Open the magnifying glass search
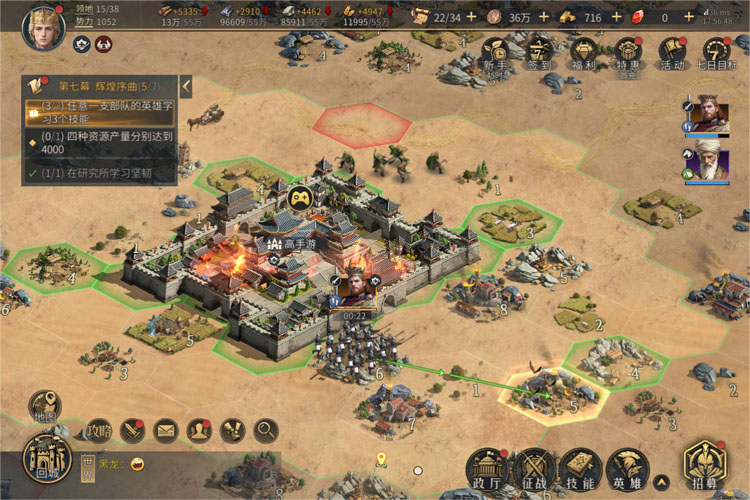Viewport: 750px width, 500px height. 266,431
